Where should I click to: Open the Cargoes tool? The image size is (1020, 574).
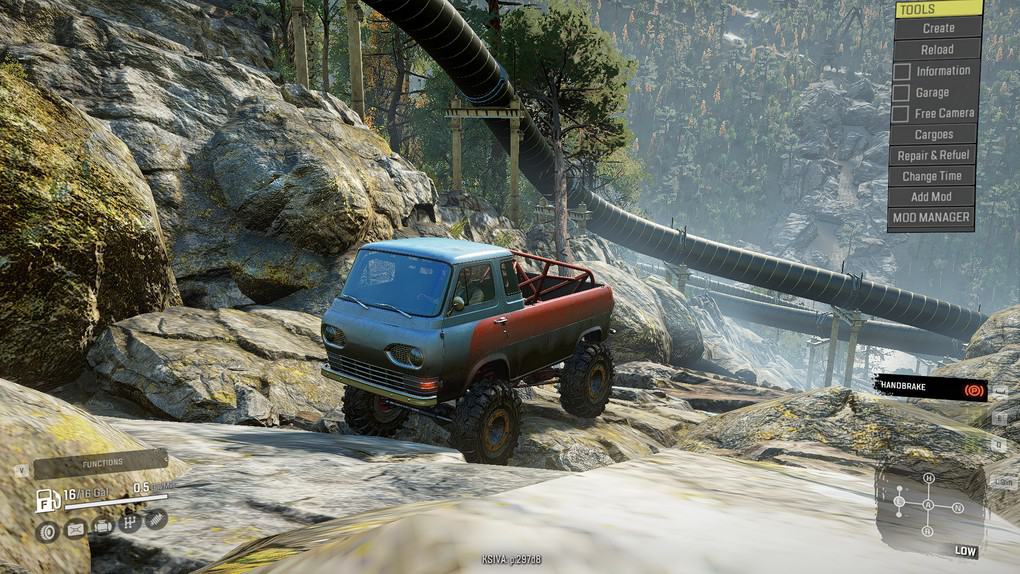click(933, 134)
